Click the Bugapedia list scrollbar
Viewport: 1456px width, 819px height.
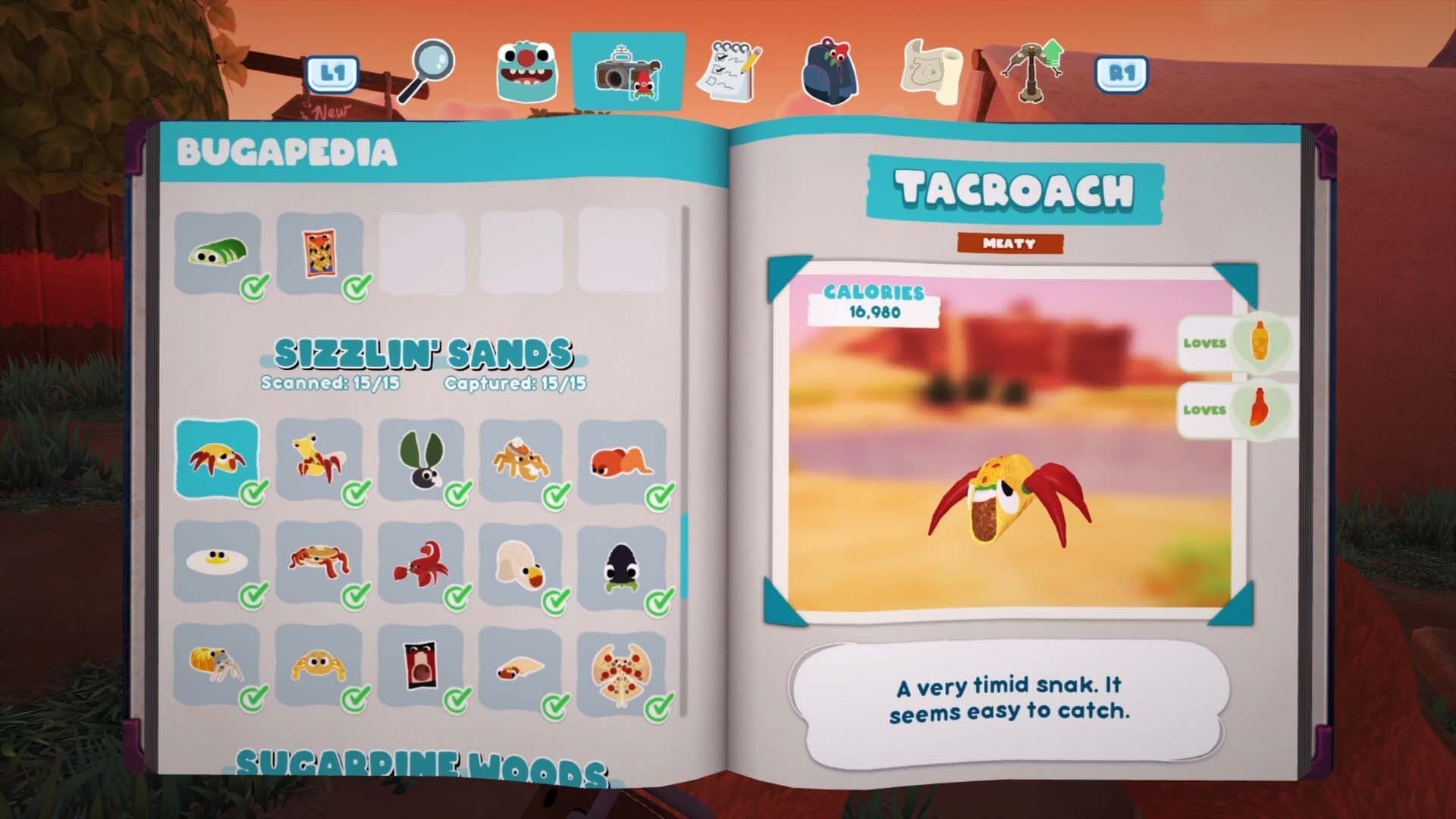coord(686,554)
